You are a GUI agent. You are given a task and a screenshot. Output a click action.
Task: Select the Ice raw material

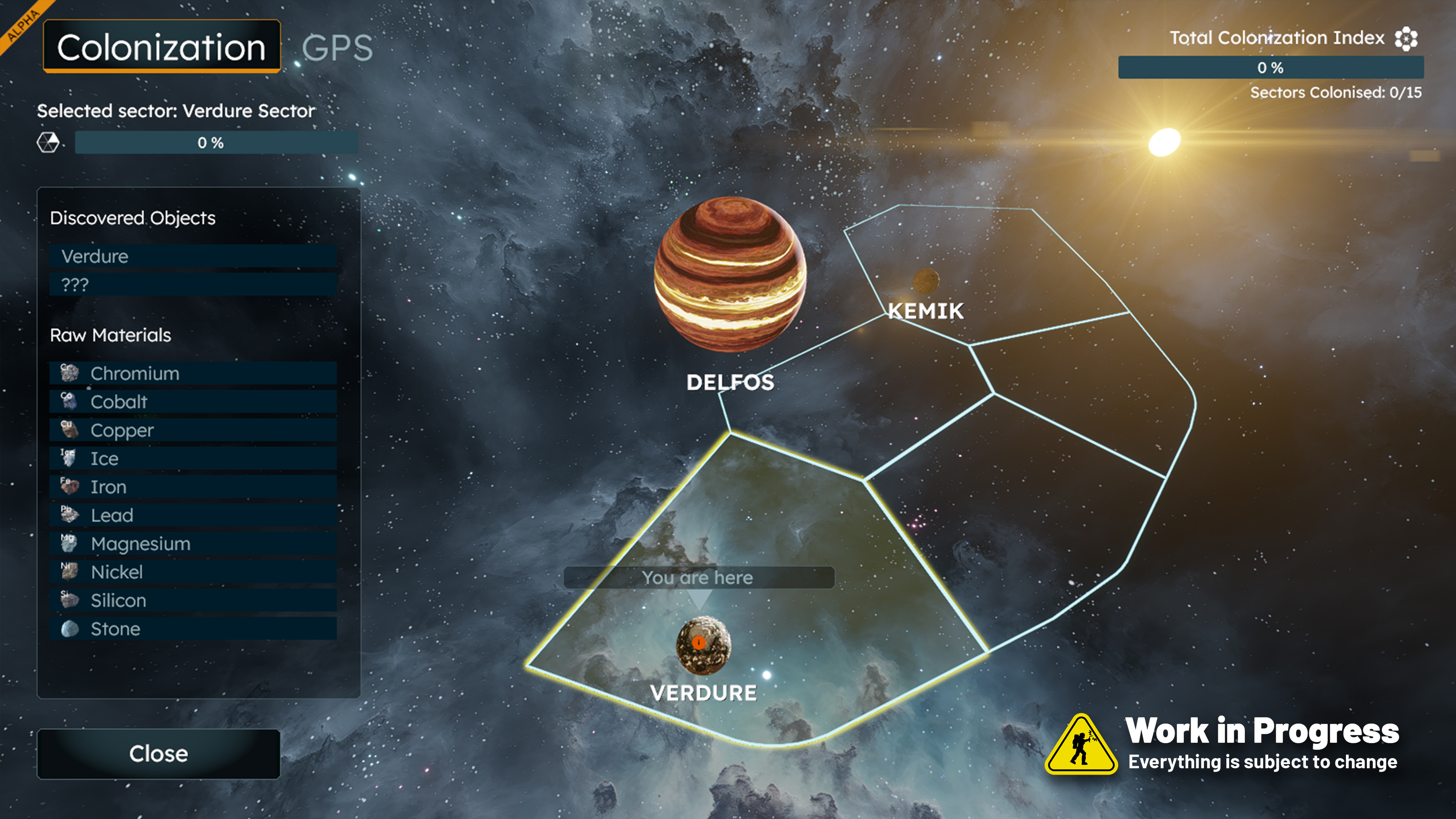click(x=193, y=458)
